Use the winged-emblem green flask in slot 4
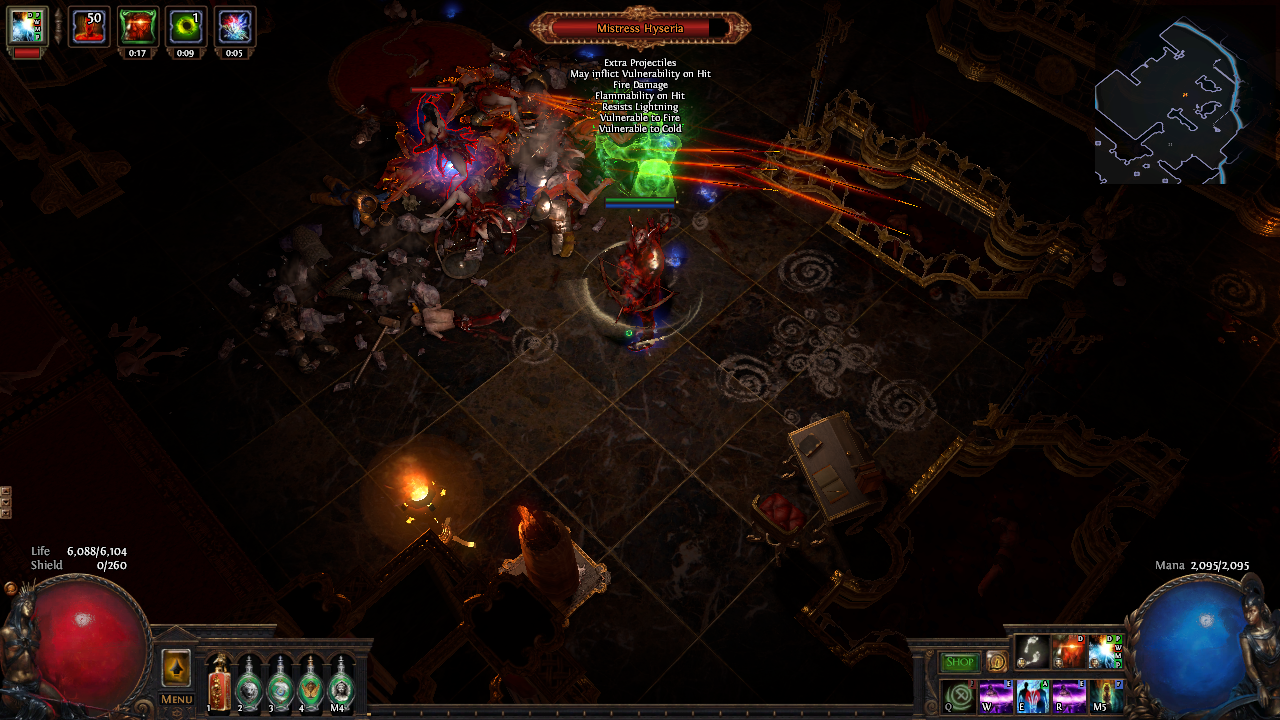The image size is (1280, 720). (310, 685)
